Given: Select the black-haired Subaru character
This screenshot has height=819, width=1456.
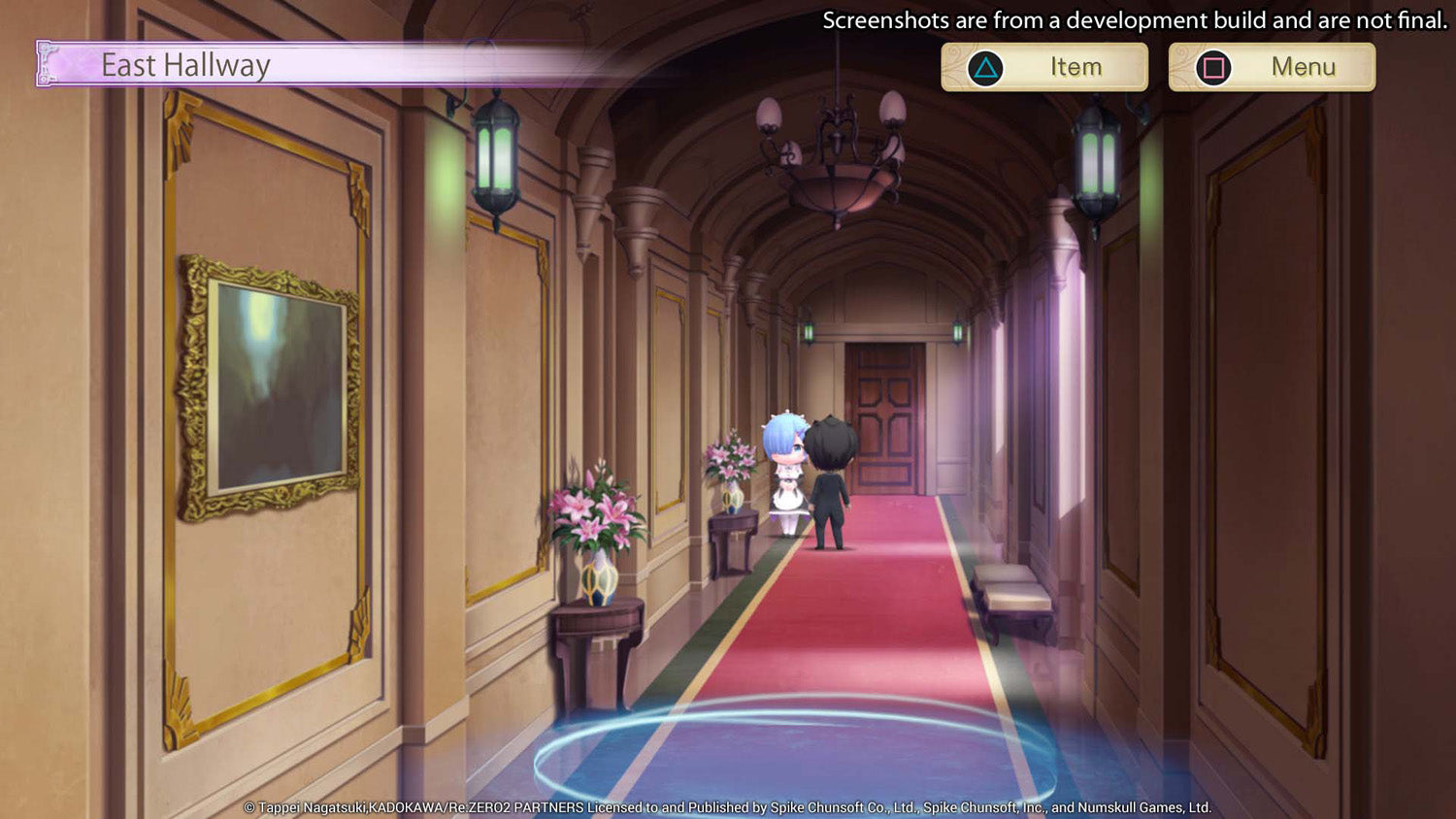Looking at the screenshot, I should point(832,475).
